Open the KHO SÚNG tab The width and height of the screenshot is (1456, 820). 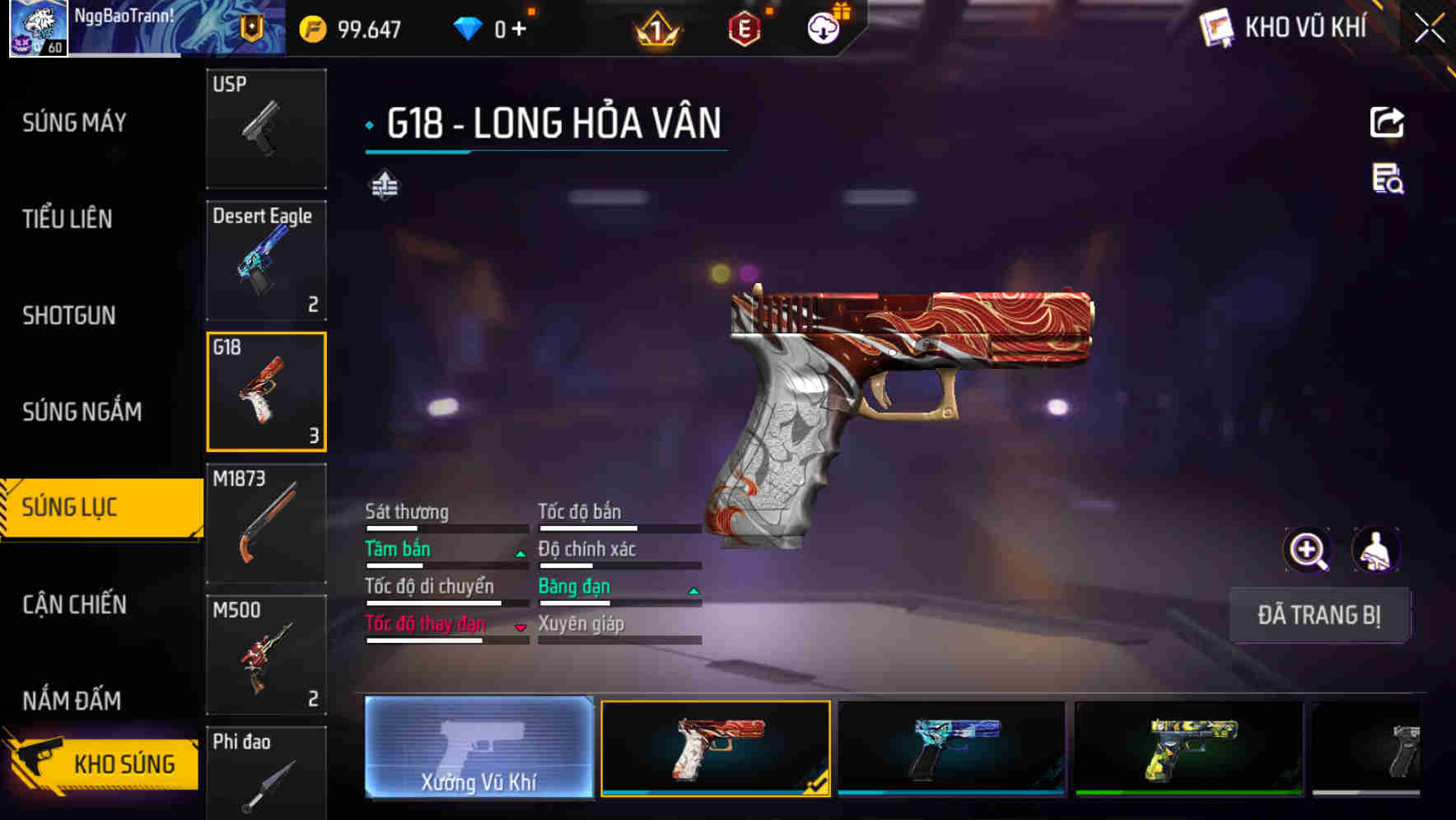103,763
